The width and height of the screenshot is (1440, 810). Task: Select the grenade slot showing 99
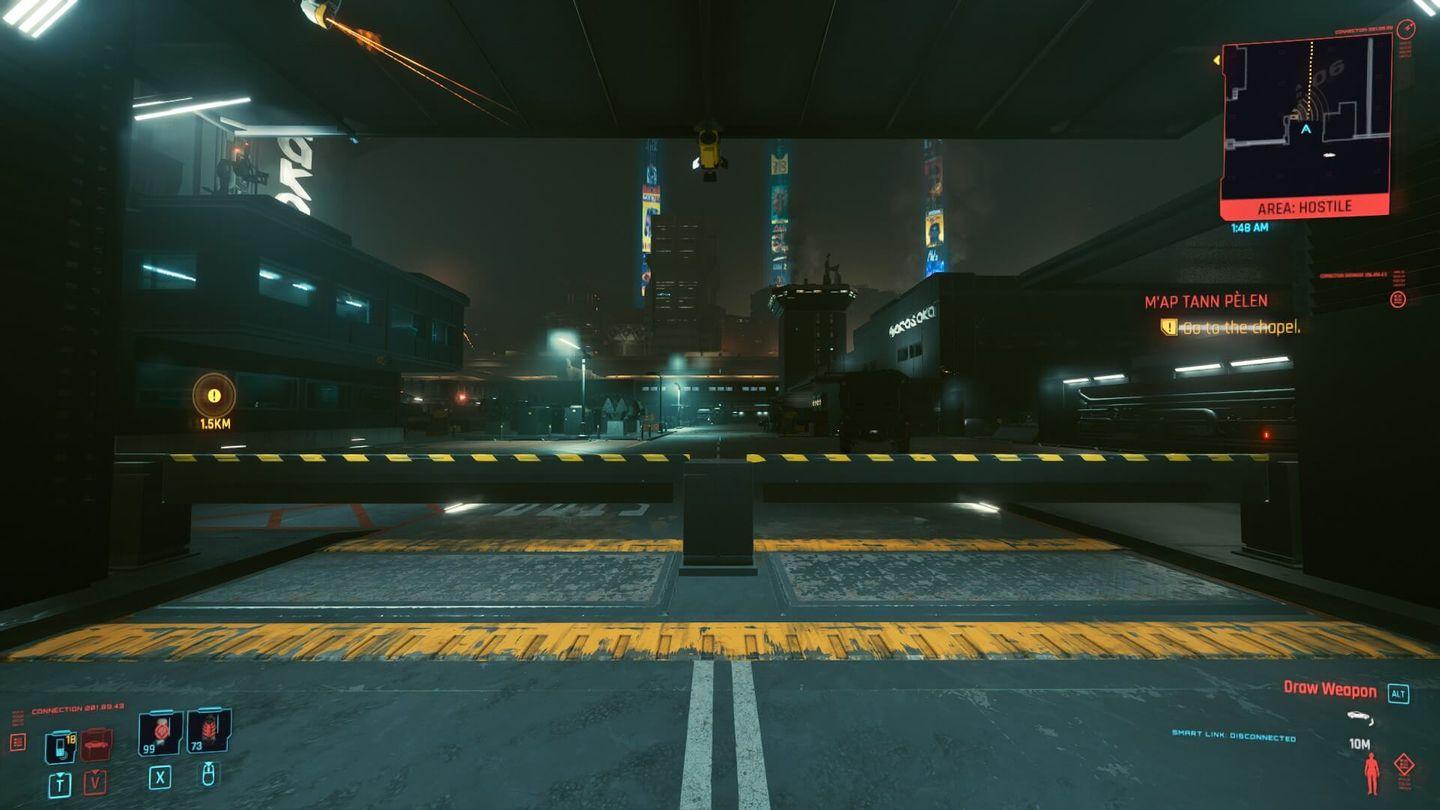159,733
